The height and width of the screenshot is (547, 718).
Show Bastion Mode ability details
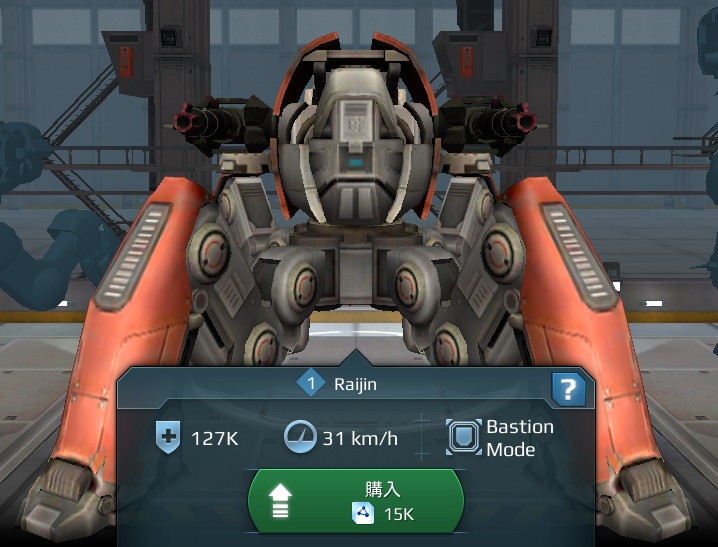[x=500, y=438]
